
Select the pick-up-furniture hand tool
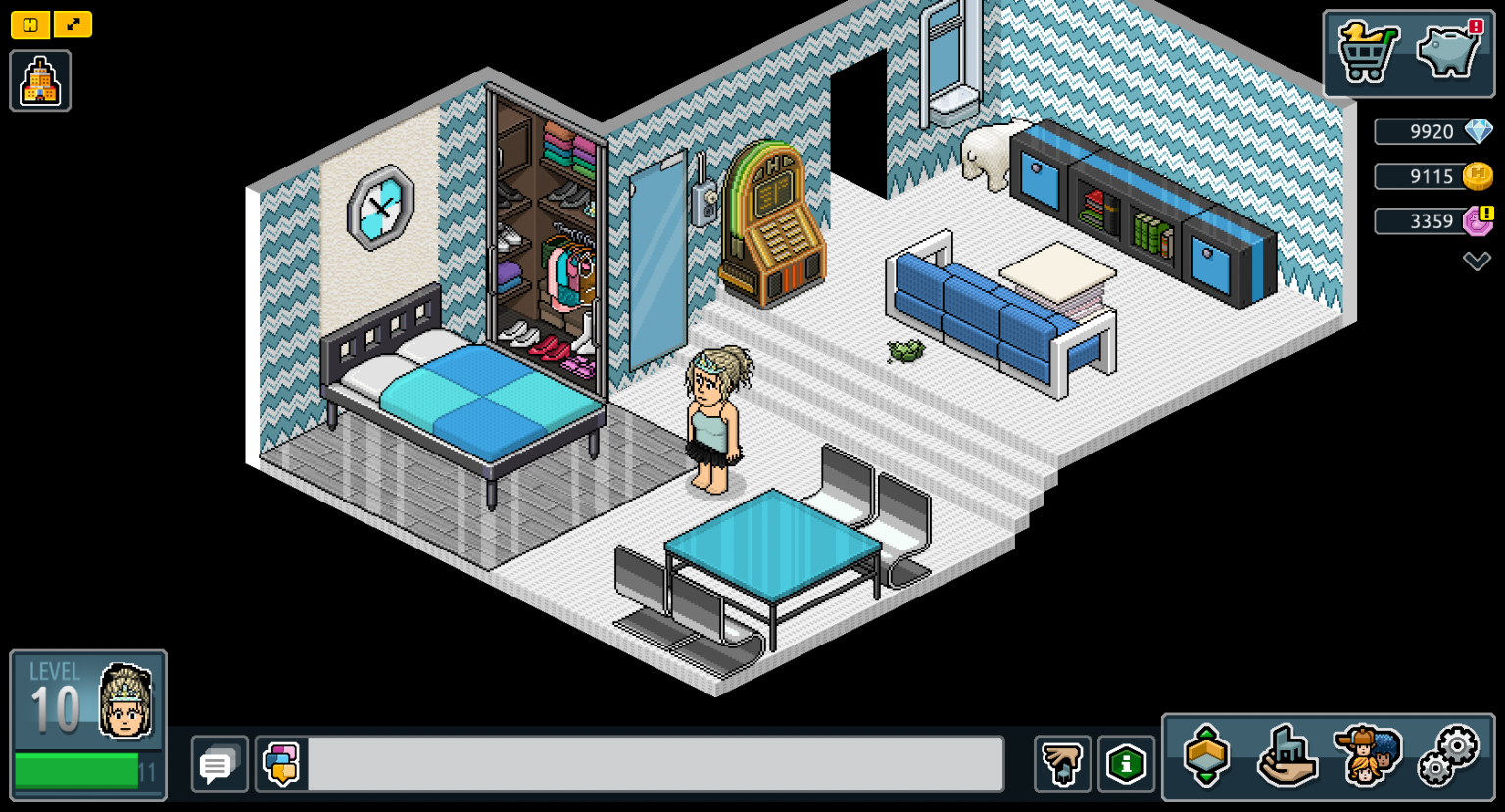tap(1062, 764)
